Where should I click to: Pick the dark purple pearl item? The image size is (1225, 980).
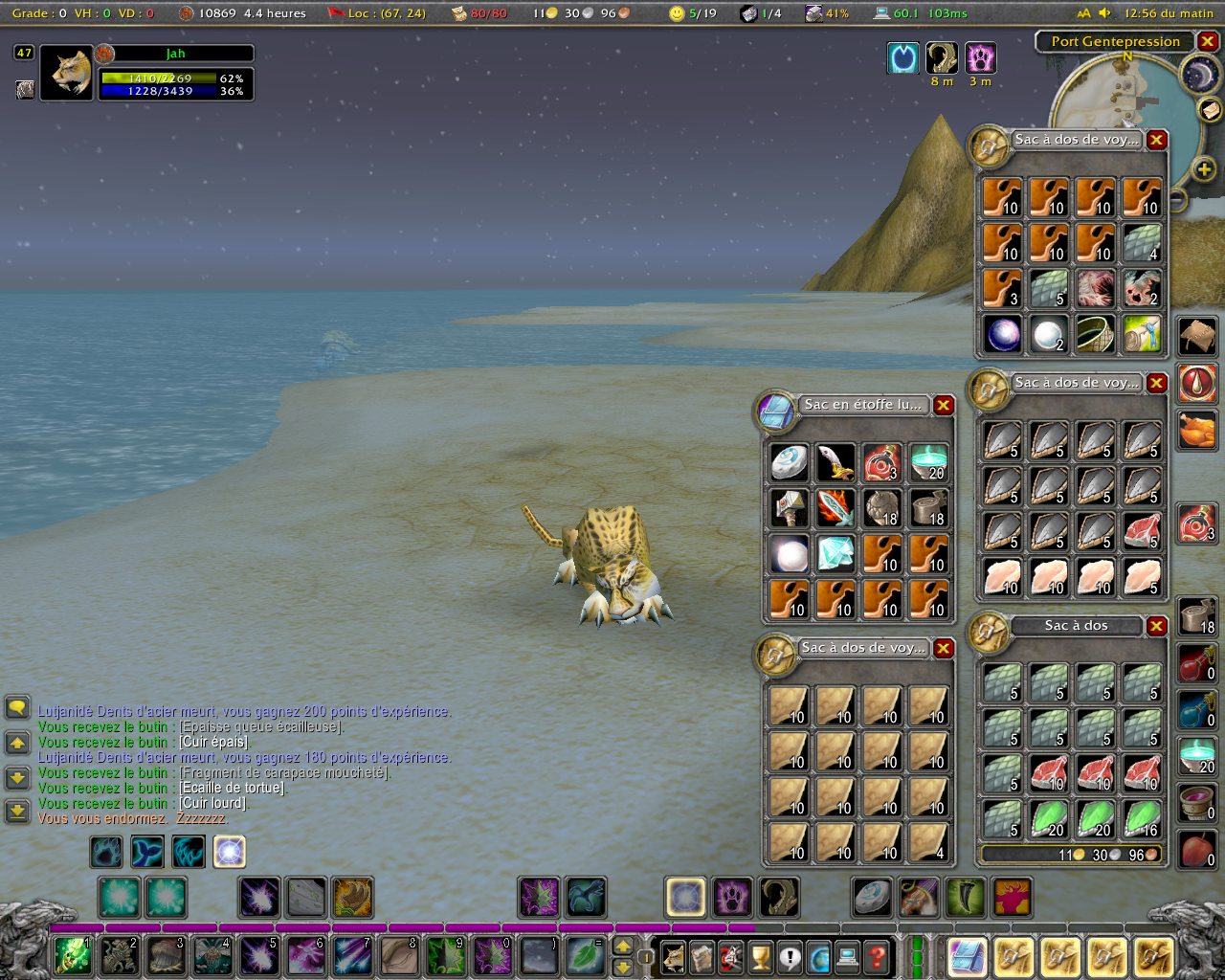coord(1003,334)
